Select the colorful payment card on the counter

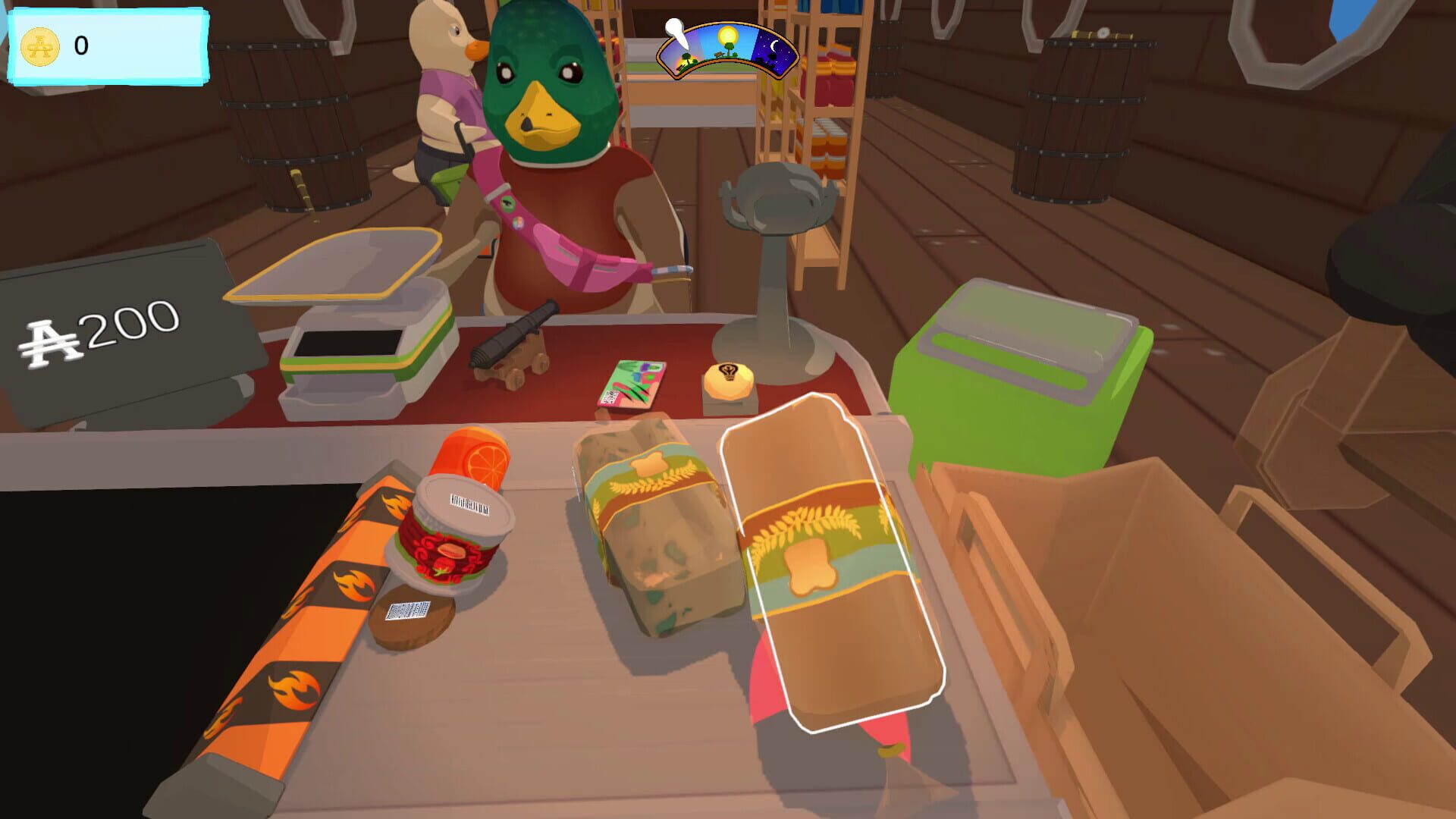tap(635, 381)
